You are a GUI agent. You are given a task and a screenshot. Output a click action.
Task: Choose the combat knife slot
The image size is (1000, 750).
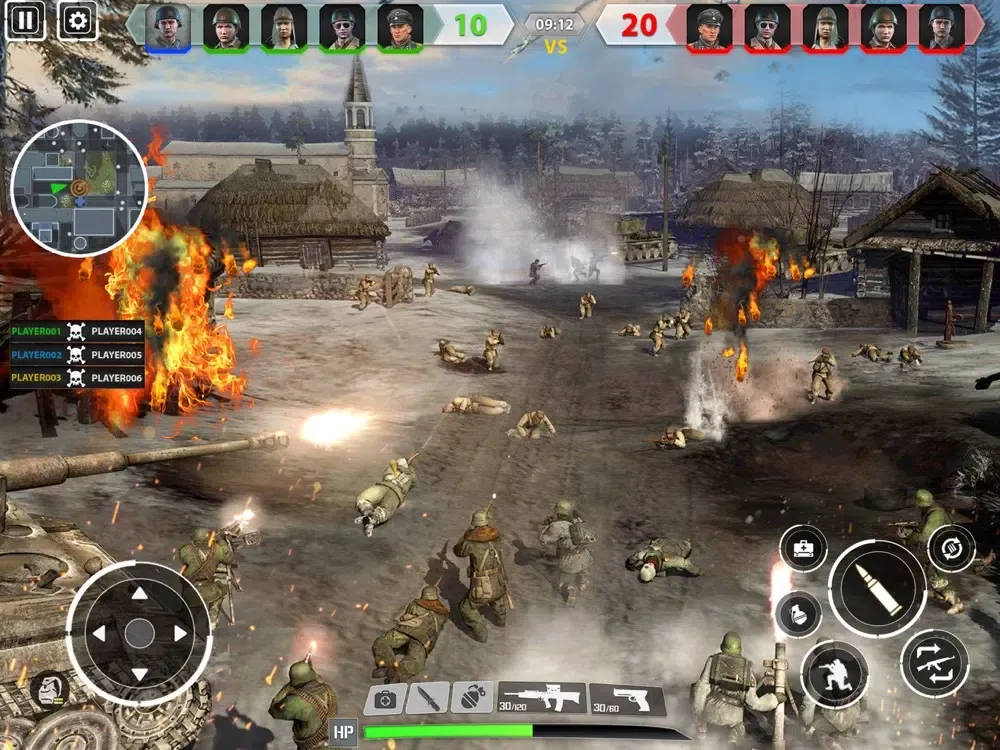click(428, 698)
